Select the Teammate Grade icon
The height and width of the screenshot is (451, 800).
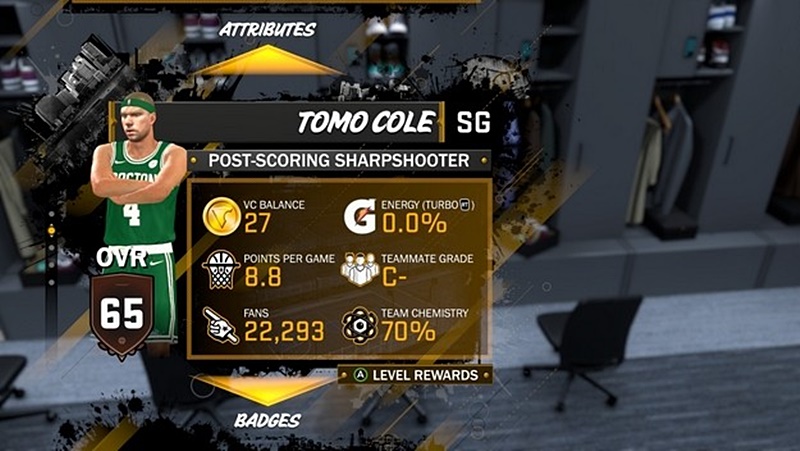point(360,270)
